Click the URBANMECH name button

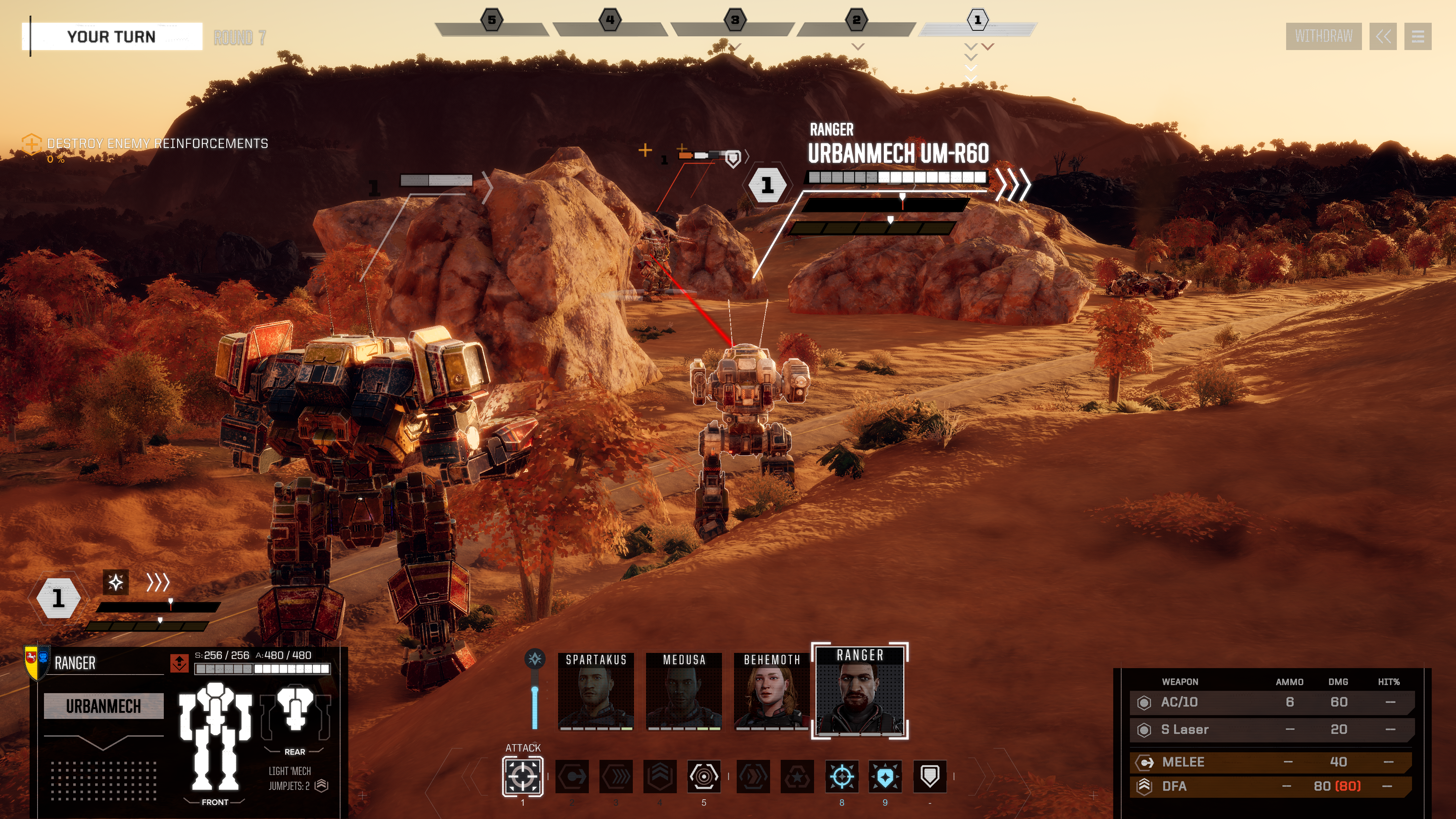tap(104, 706)
